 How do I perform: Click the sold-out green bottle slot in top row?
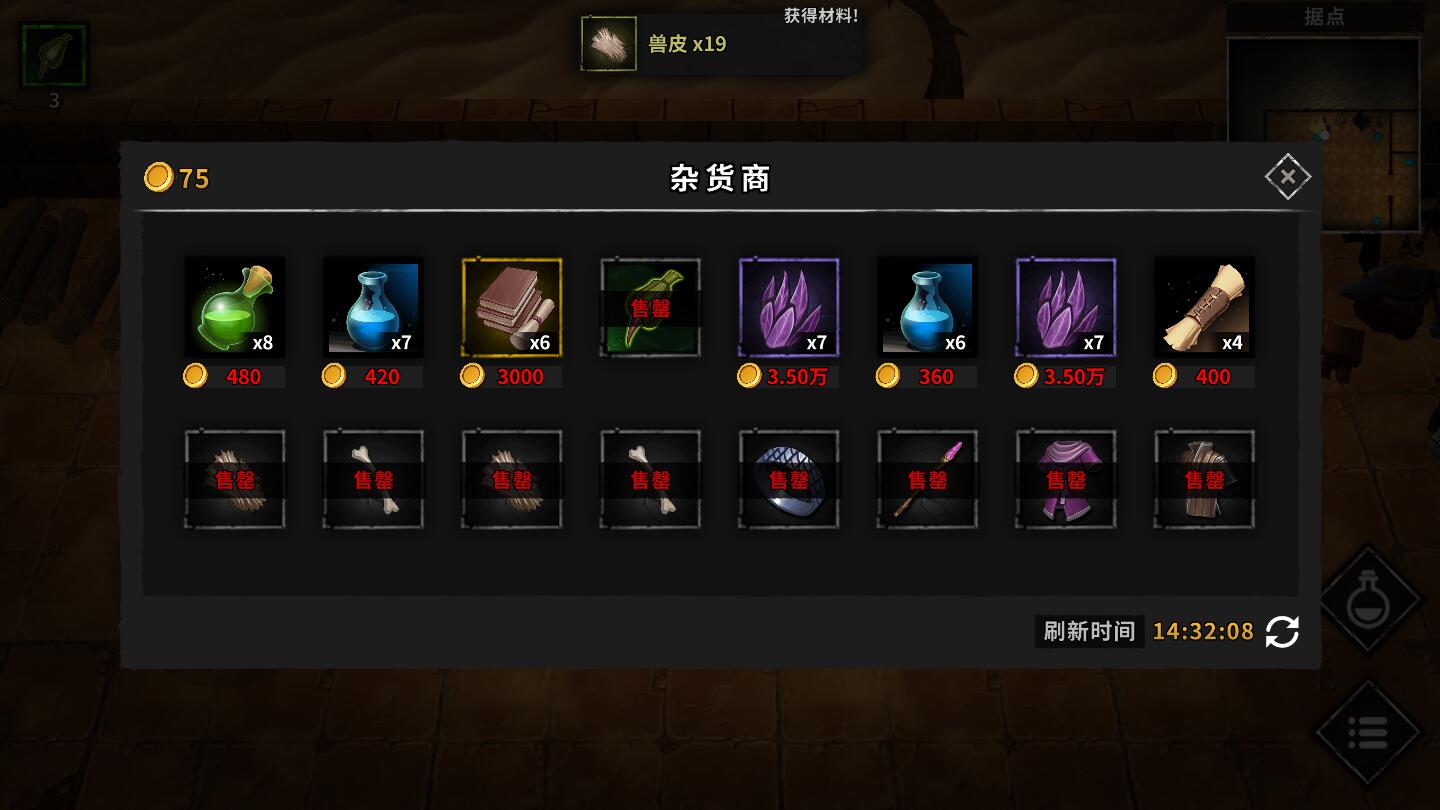point(650,307)
